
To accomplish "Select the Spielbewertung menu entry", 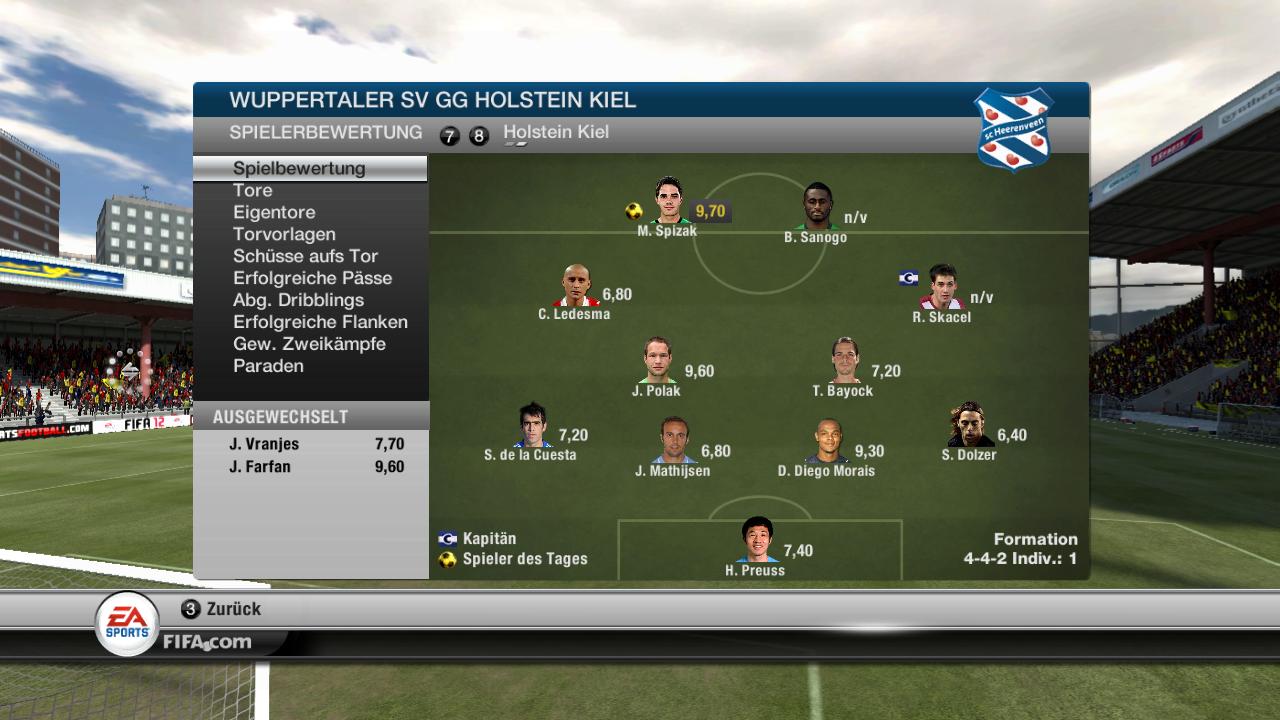I will pyautogui.click(x=300, y=168).
